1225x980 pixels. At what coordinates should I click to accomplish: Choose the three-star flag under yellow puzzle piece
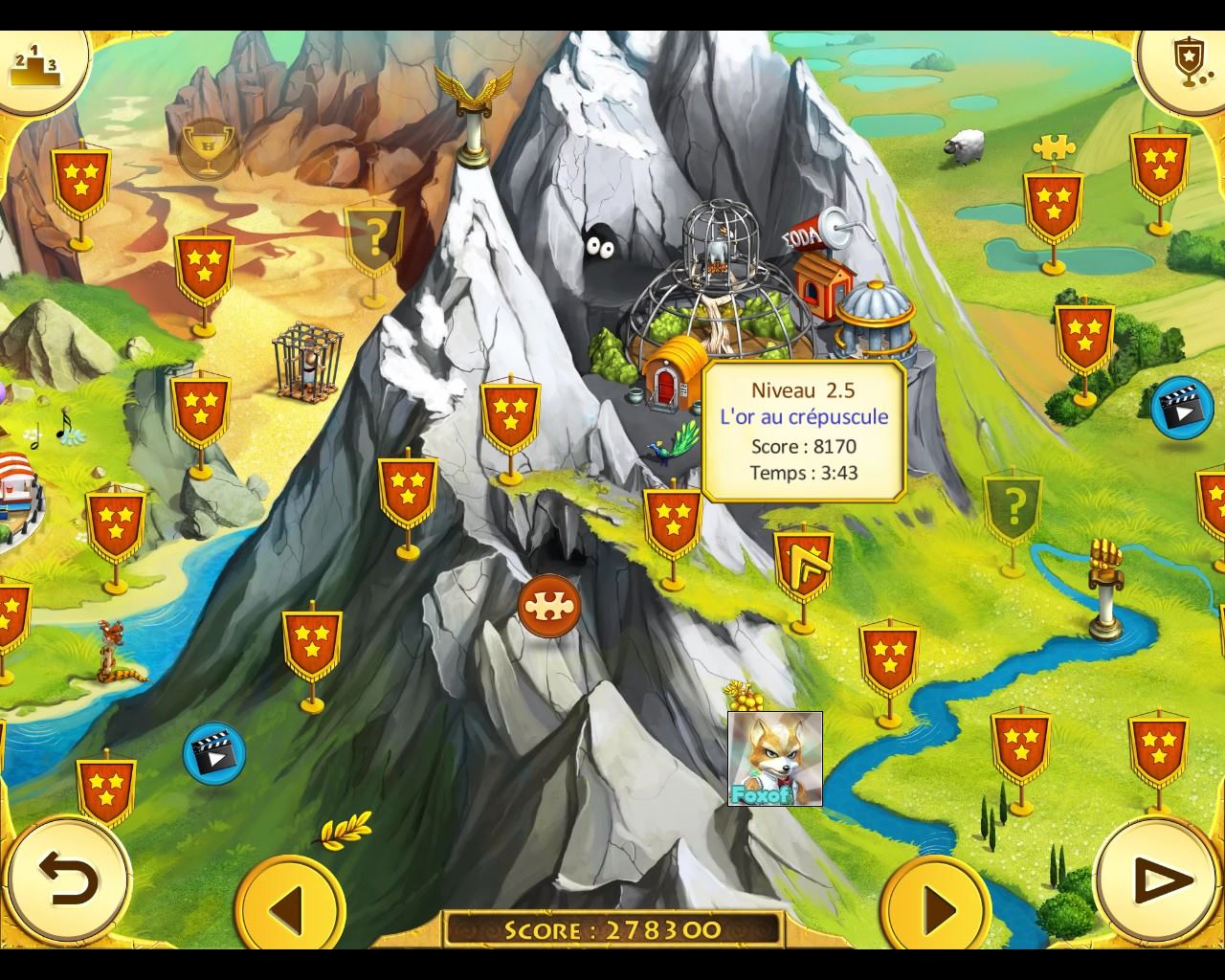pos(1053,202)
